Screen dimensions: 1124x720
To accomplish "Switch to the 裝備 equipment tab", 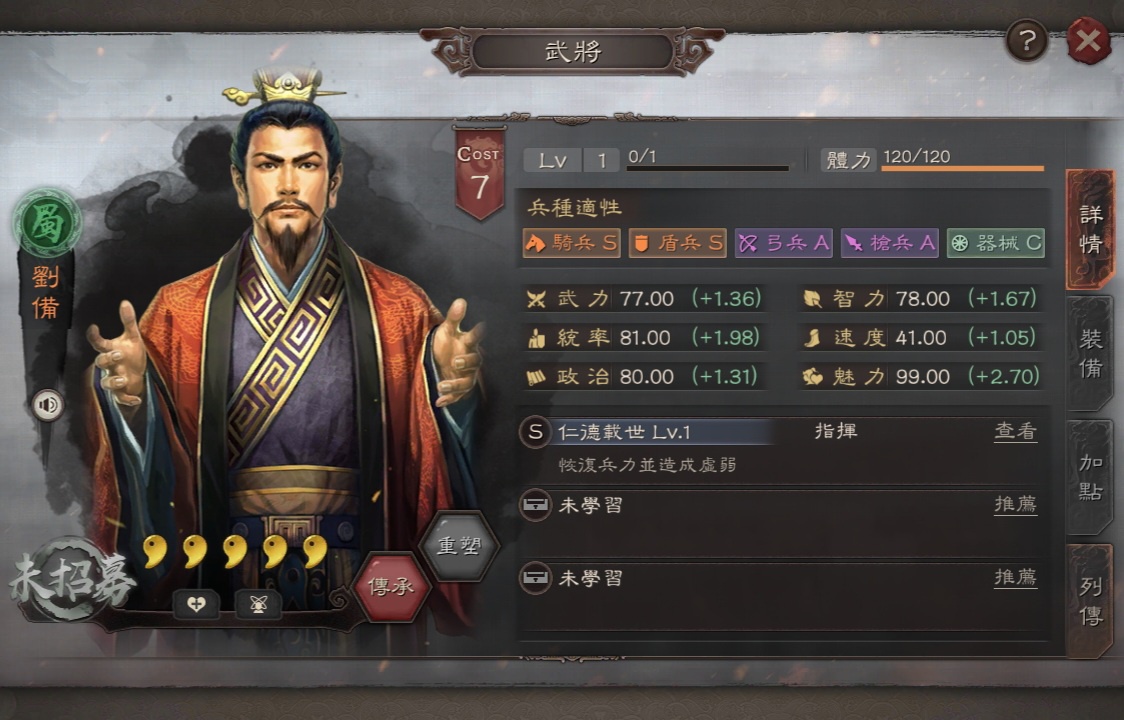I will tap(1090, 354).
